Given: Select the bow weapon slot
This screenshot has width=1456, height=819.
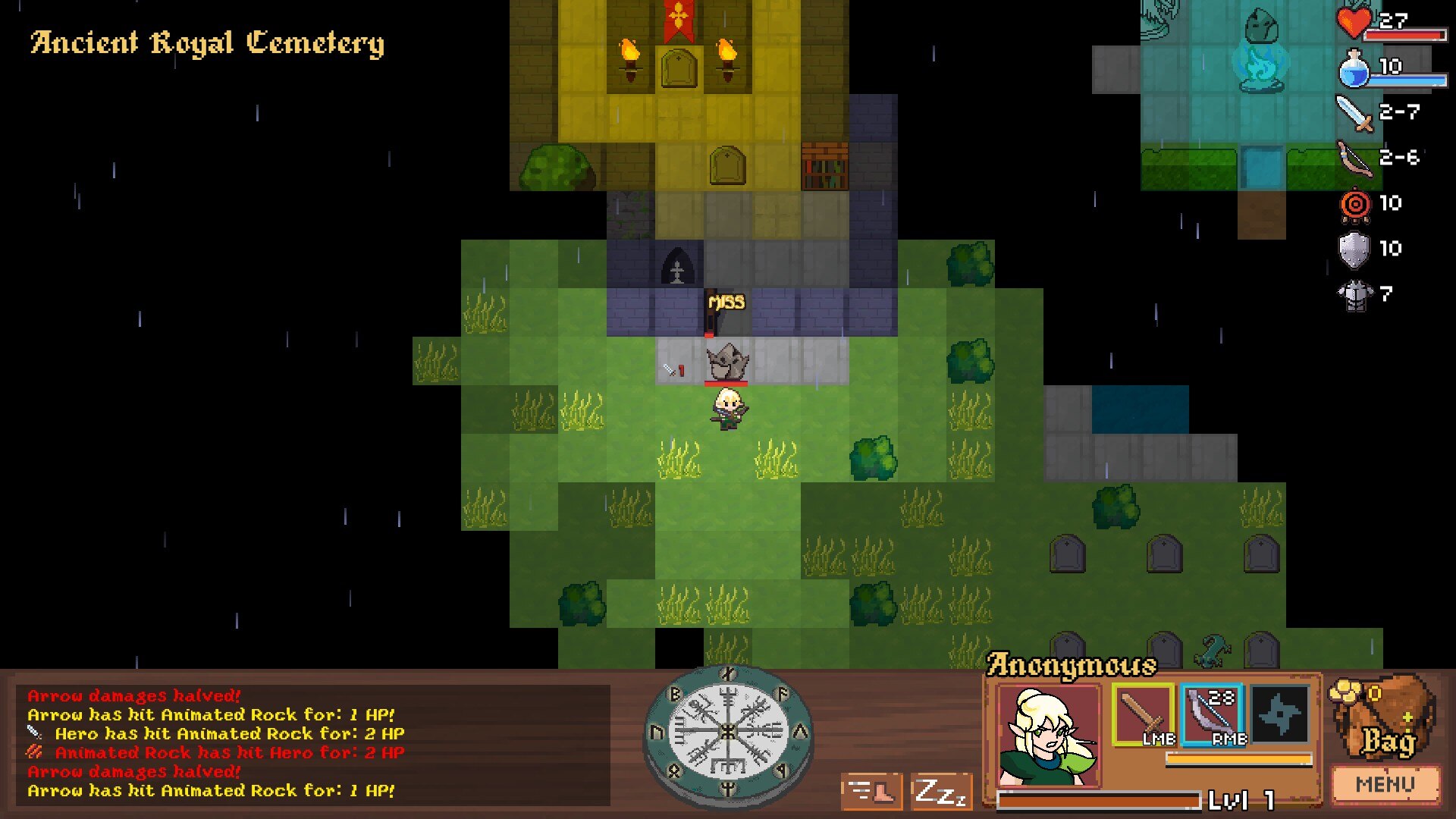Looking at the screenshot, I should (x=1211, y=714).
